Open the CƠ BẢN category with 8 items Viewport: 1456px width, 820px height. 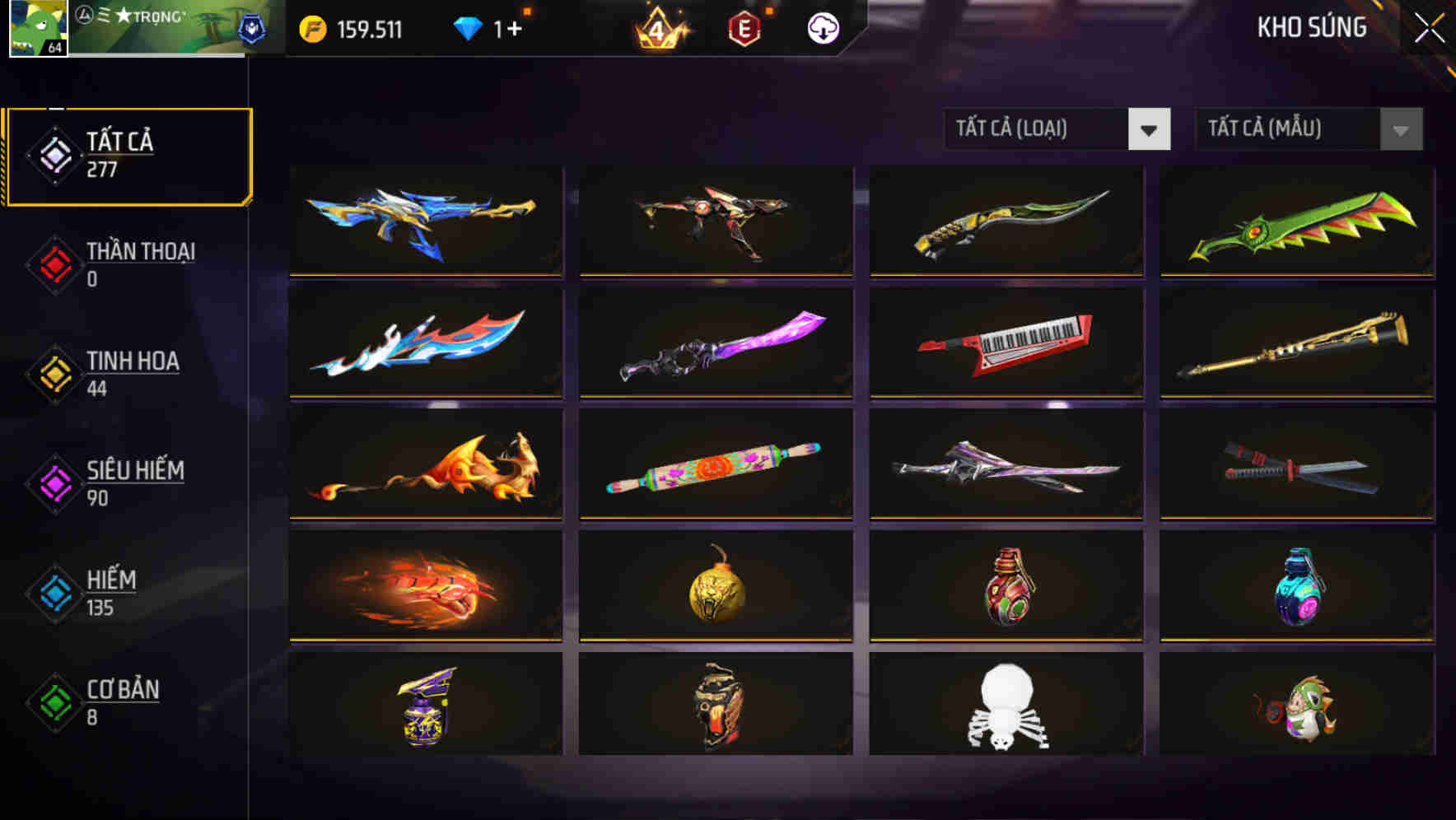click(x=121, y=701)
